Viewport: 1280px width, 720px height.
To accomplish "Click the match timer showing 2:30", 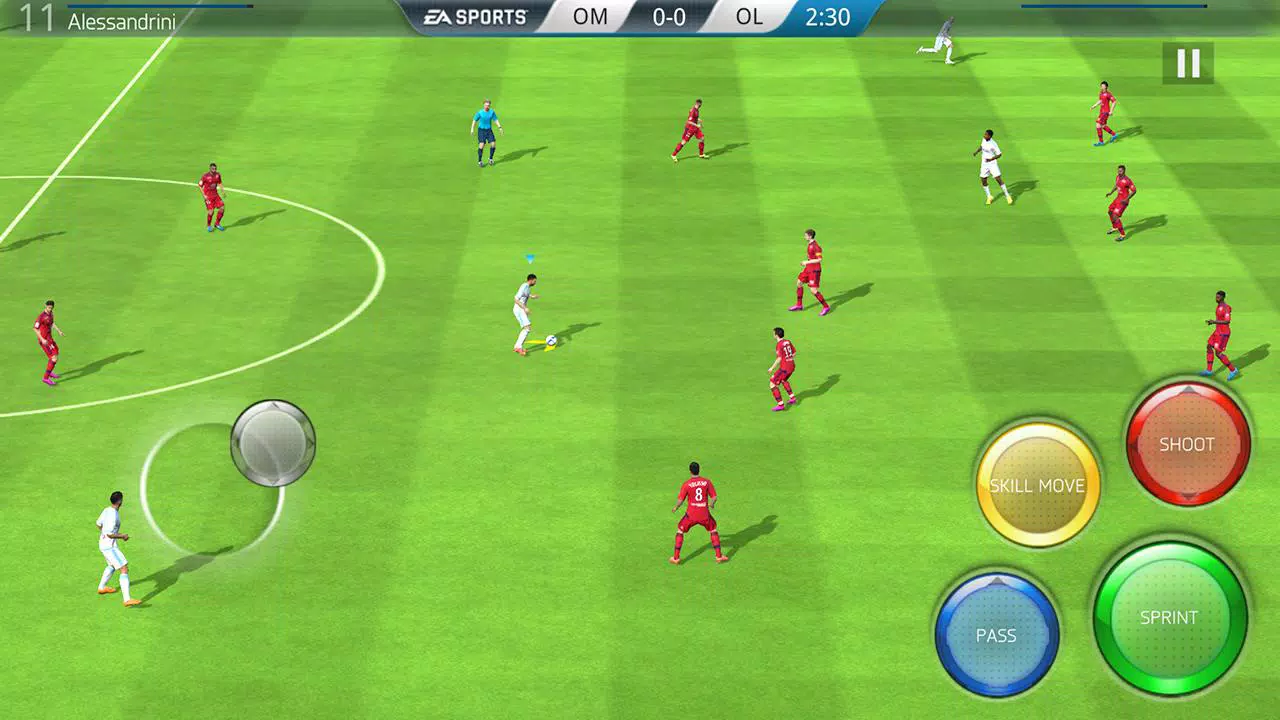I will pos(827,18).
